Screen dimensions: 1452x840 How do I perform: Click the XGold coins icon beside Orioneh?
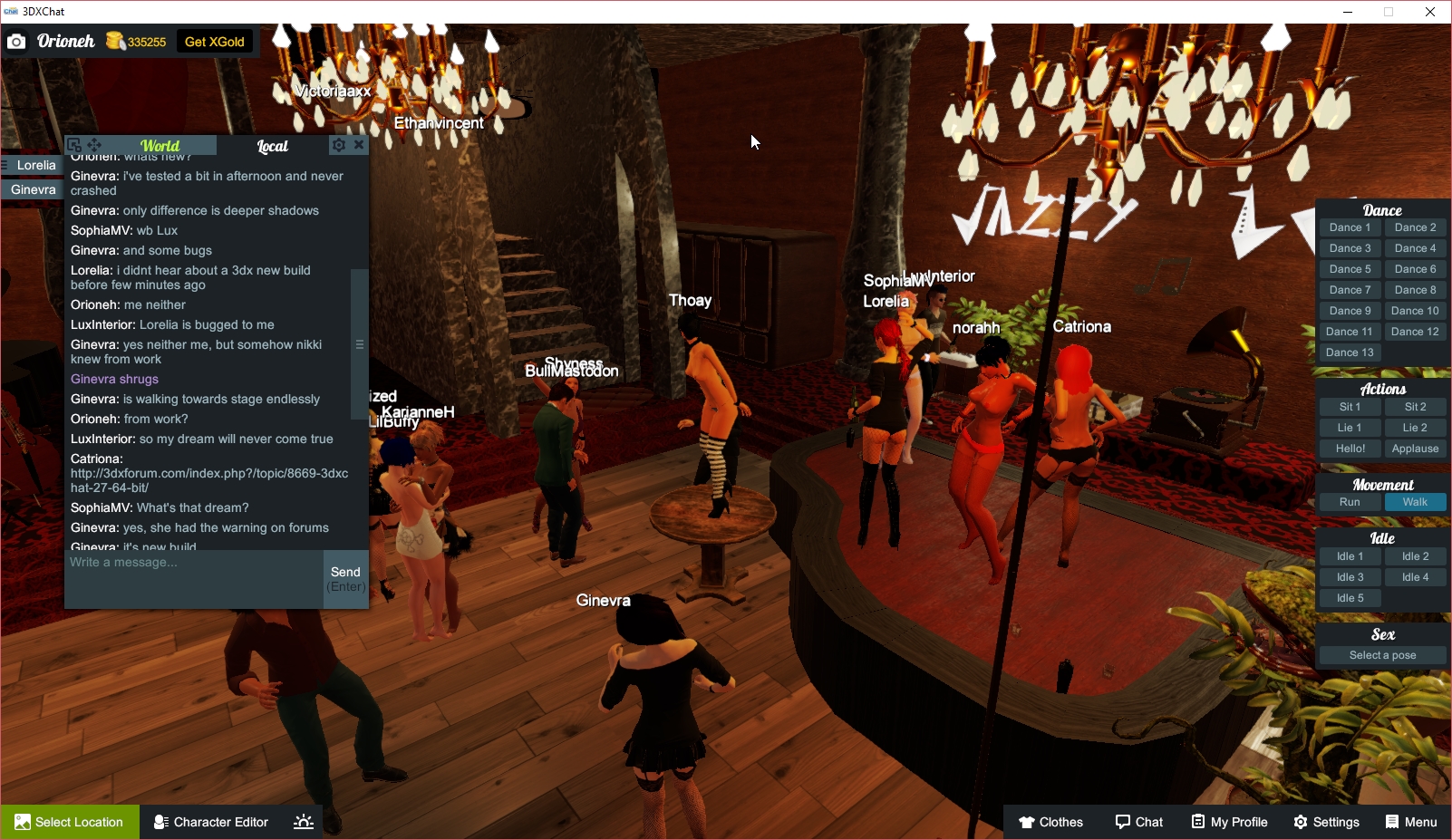(116, 41)
